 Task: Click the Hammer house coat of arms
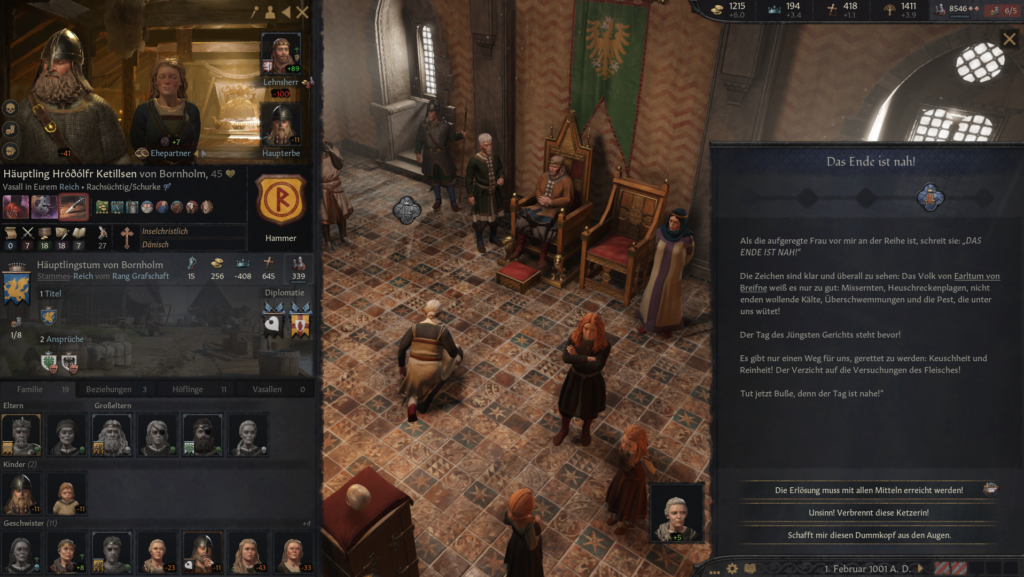point(281,200)
